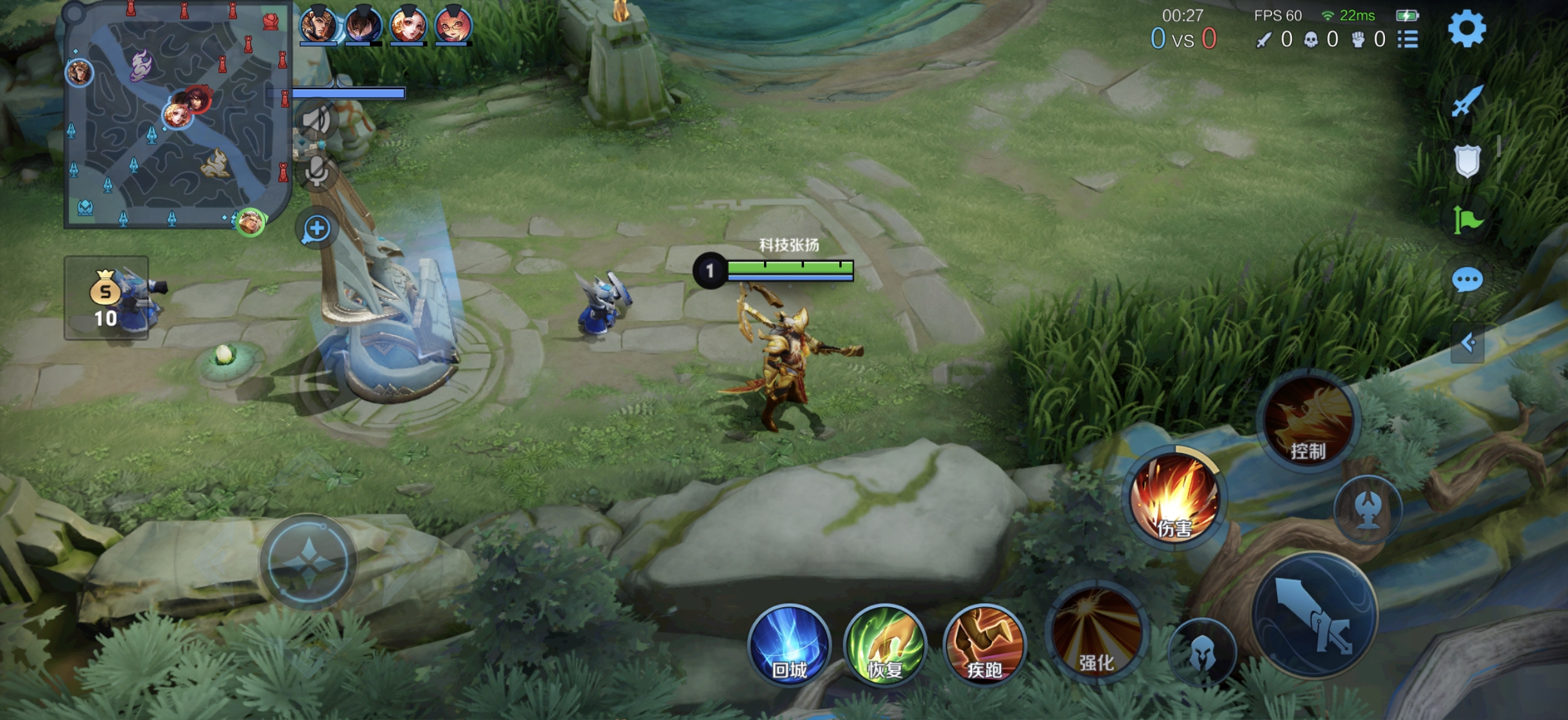
Task: Open the scoreboard list icon
Action: point(1408,40)
